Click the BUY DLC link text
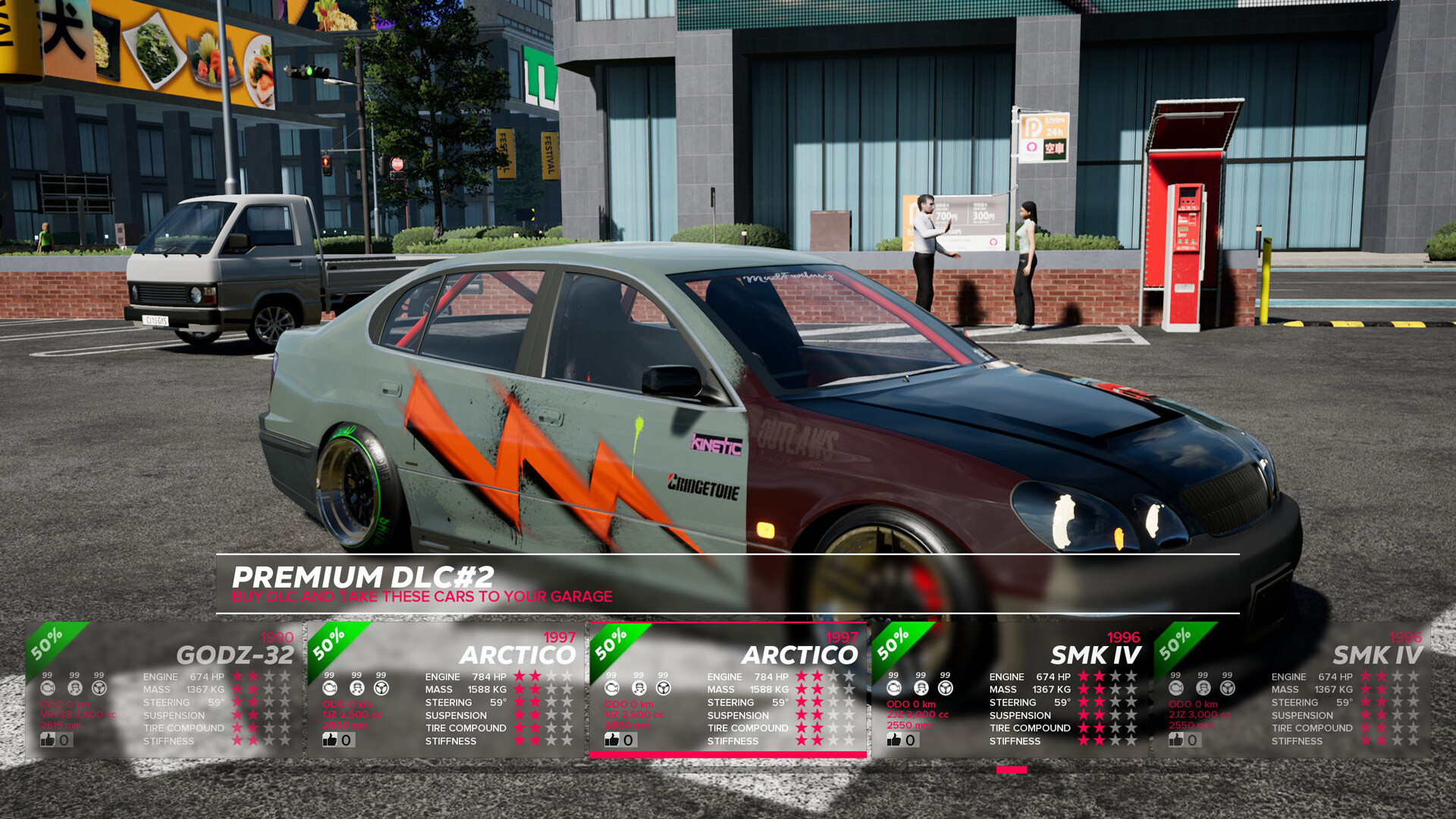 tap(422, 597)
